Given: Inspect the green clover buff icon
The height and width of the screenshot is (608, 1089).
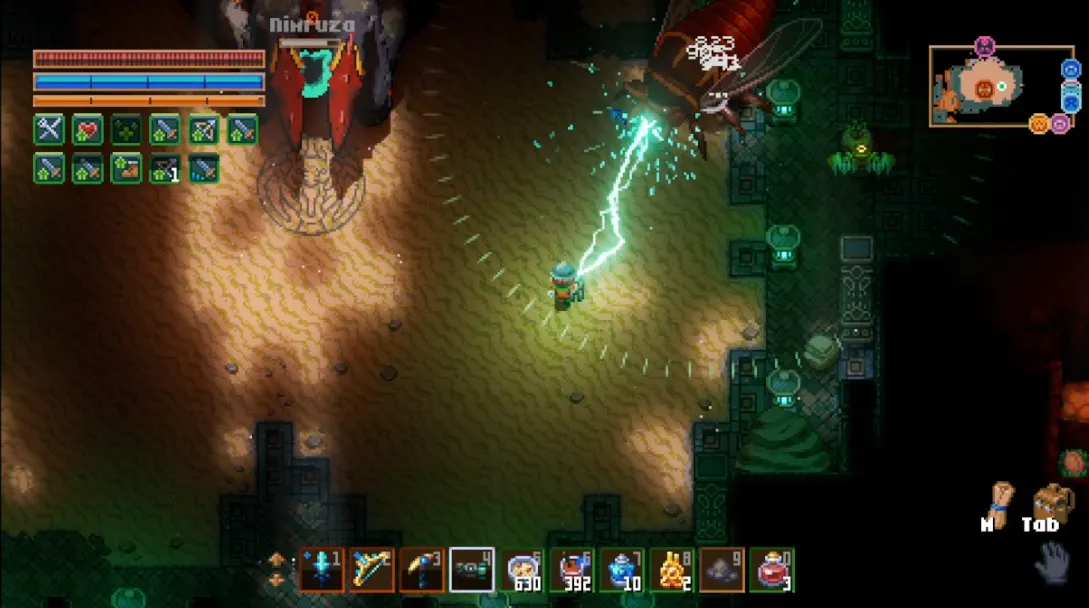Looking at the screenshot, I should [126, 130].
